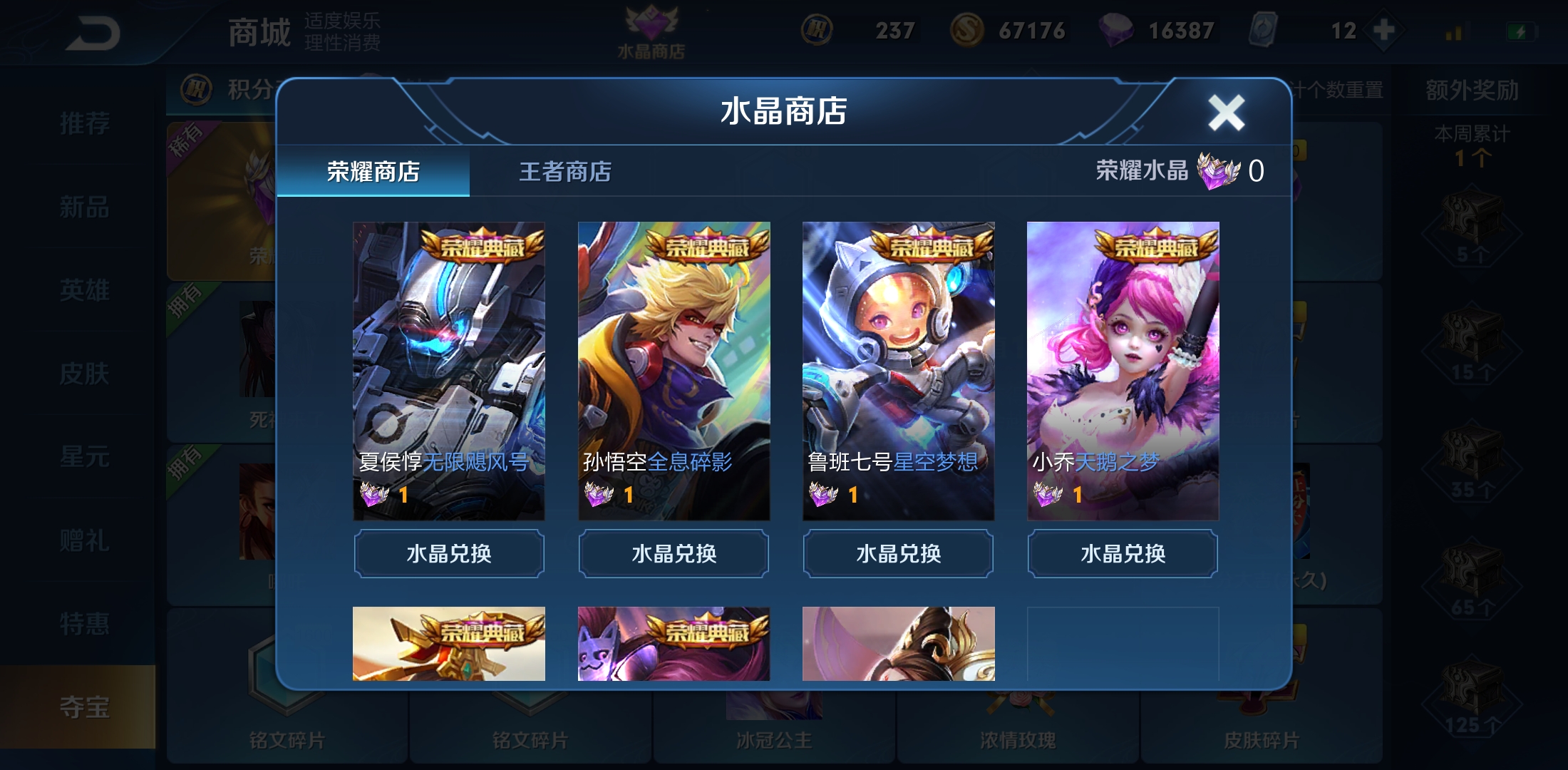Select 皮肤 from the left menu
The width and height of the screenshot is (1568, 770).
(x=86, y=374)
